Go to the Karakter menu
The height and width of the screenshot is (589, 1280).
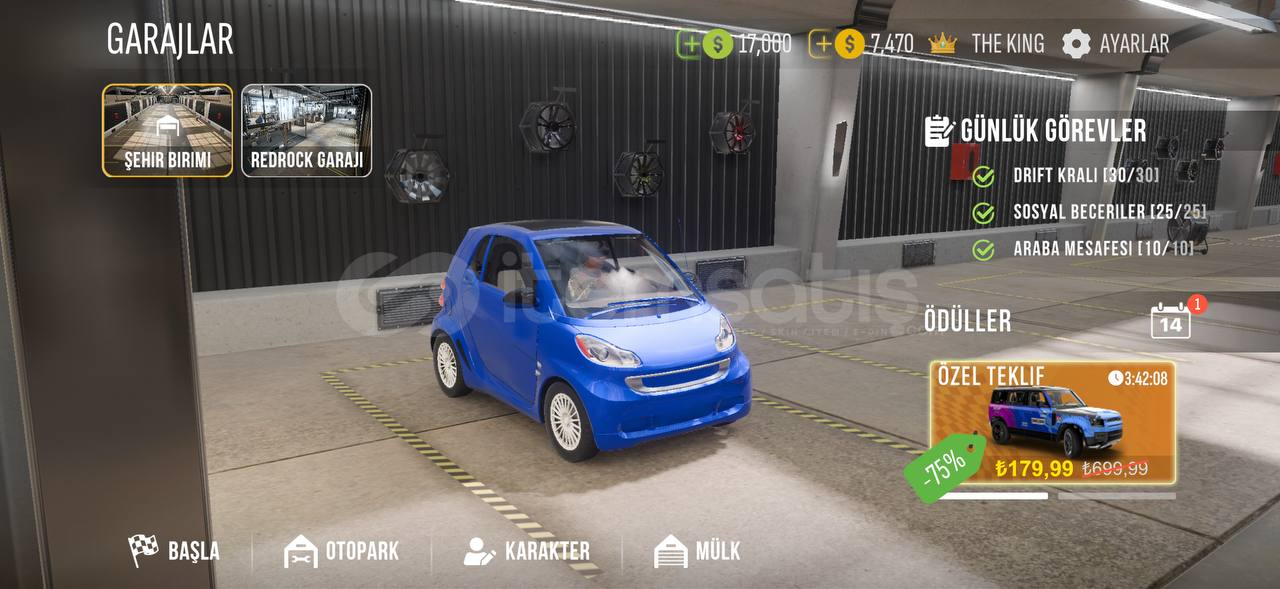pyautogui.click(x=527, y=551)
